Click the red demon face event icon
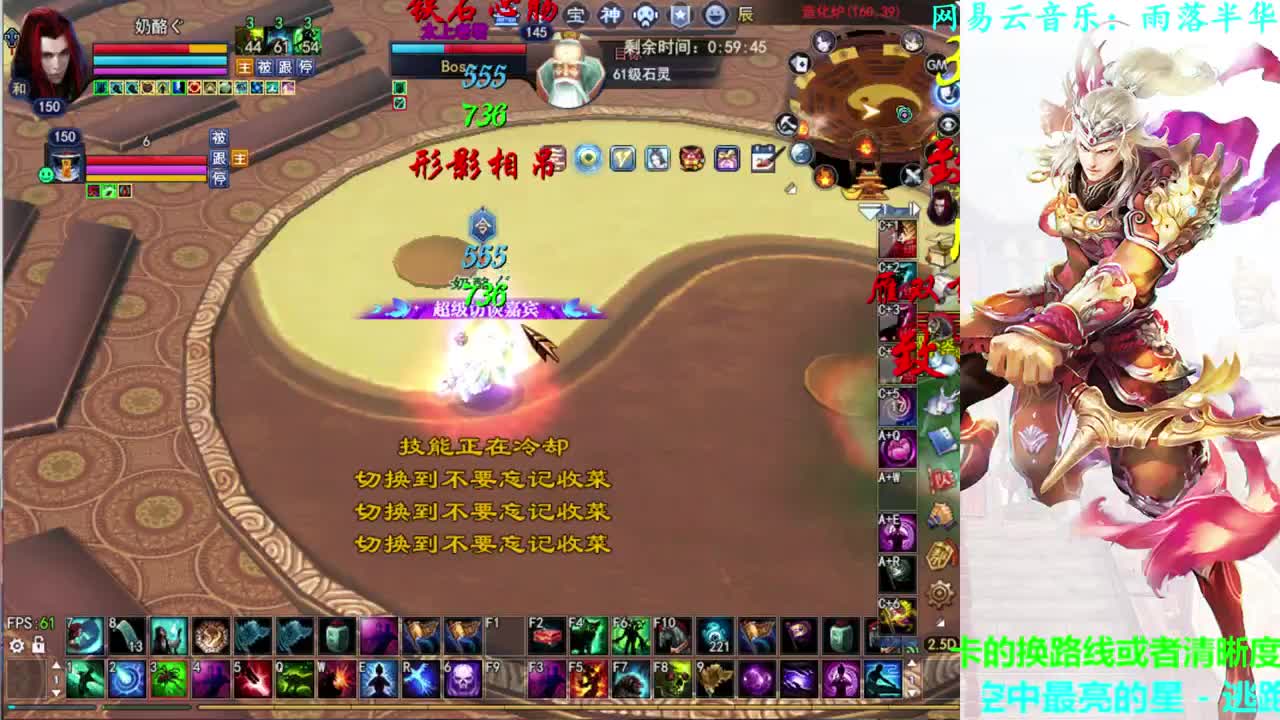The height and width of the screenshot is (720, 1280). point(691,158)
